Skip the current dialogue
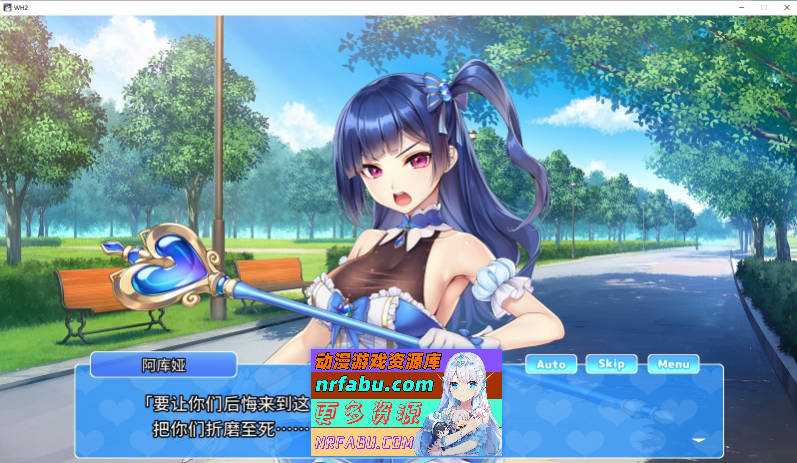 [x=611, y=364]
